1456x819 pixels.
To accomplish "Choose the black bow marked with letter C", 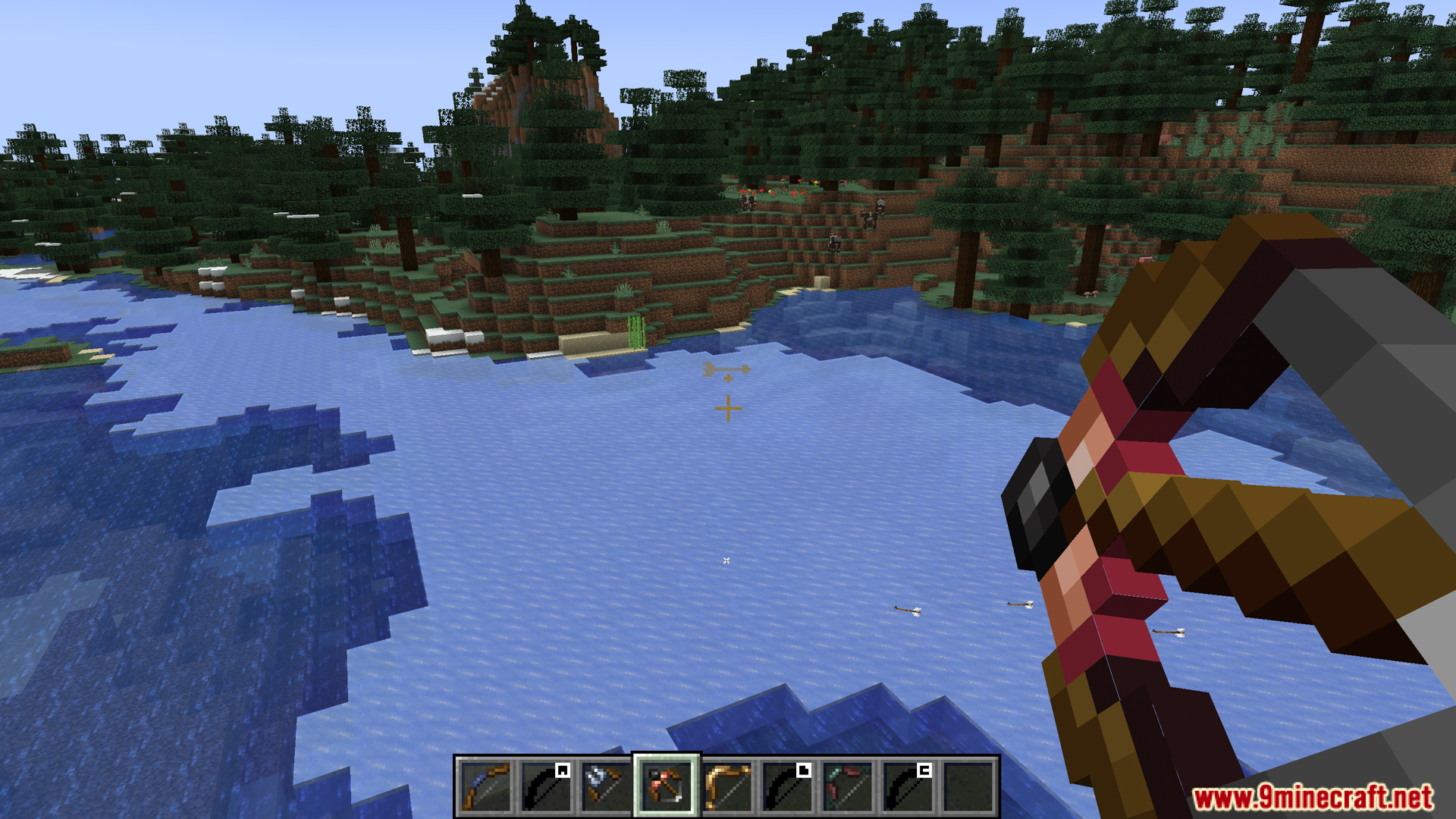I will pos(908,786).
